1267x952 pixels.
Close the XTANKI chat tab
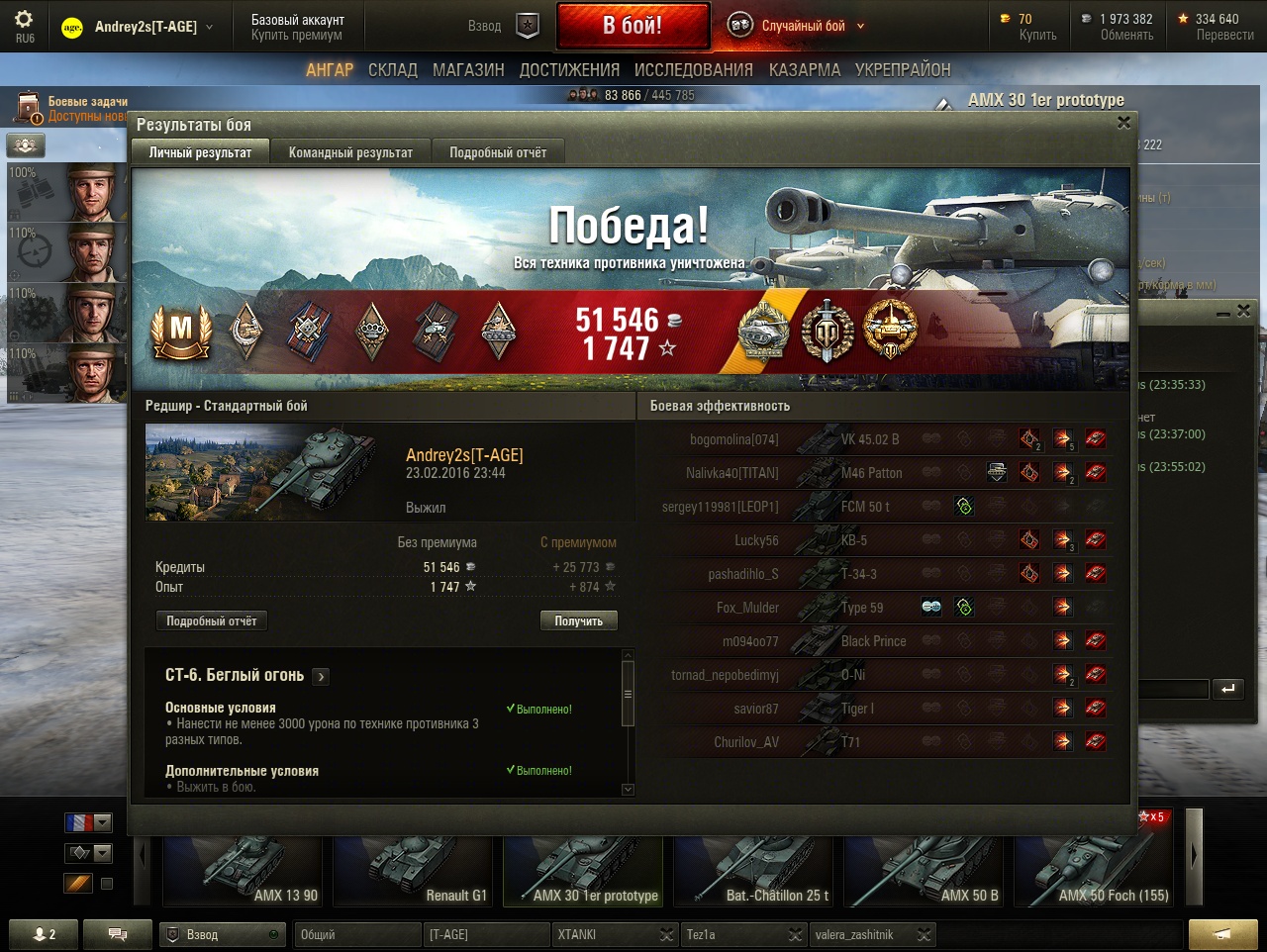[x=667, y=934]
